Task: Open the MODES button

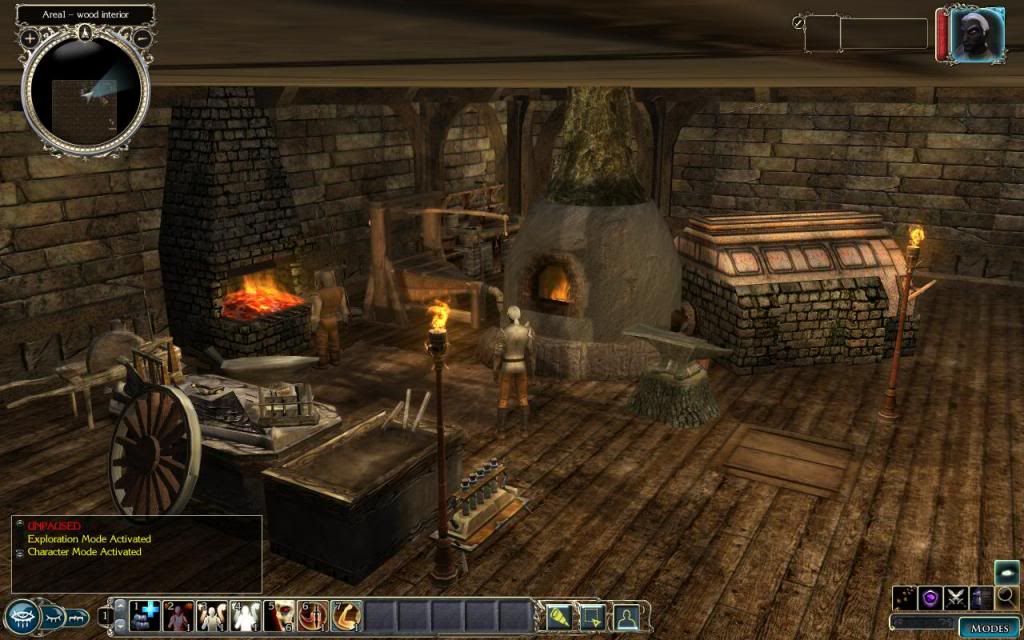Action: click(x=989, y=628)
